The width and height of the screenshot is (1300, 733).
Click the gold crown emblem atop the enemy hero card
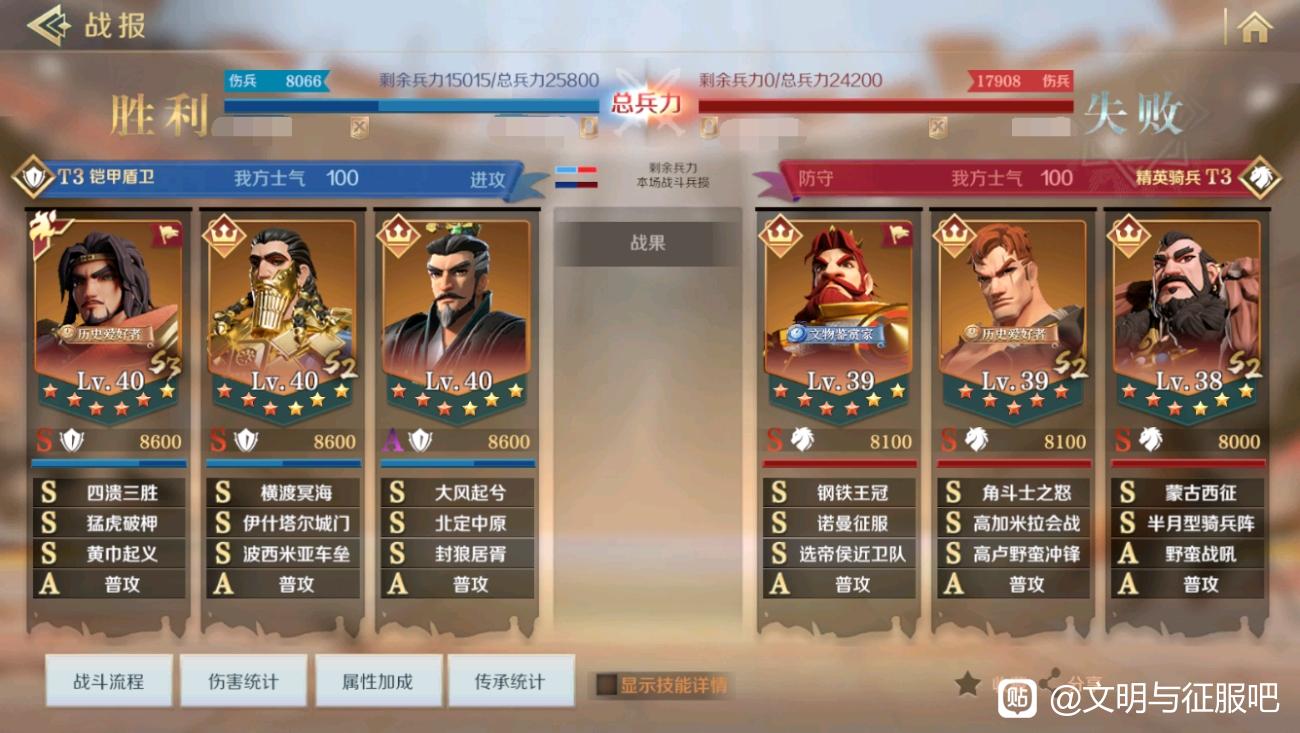[779, 234]
